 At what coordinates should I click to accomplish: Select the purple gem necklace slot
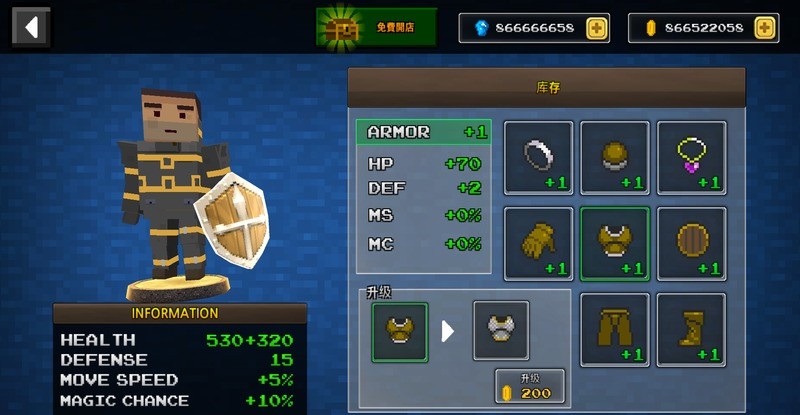pos(691,157)
